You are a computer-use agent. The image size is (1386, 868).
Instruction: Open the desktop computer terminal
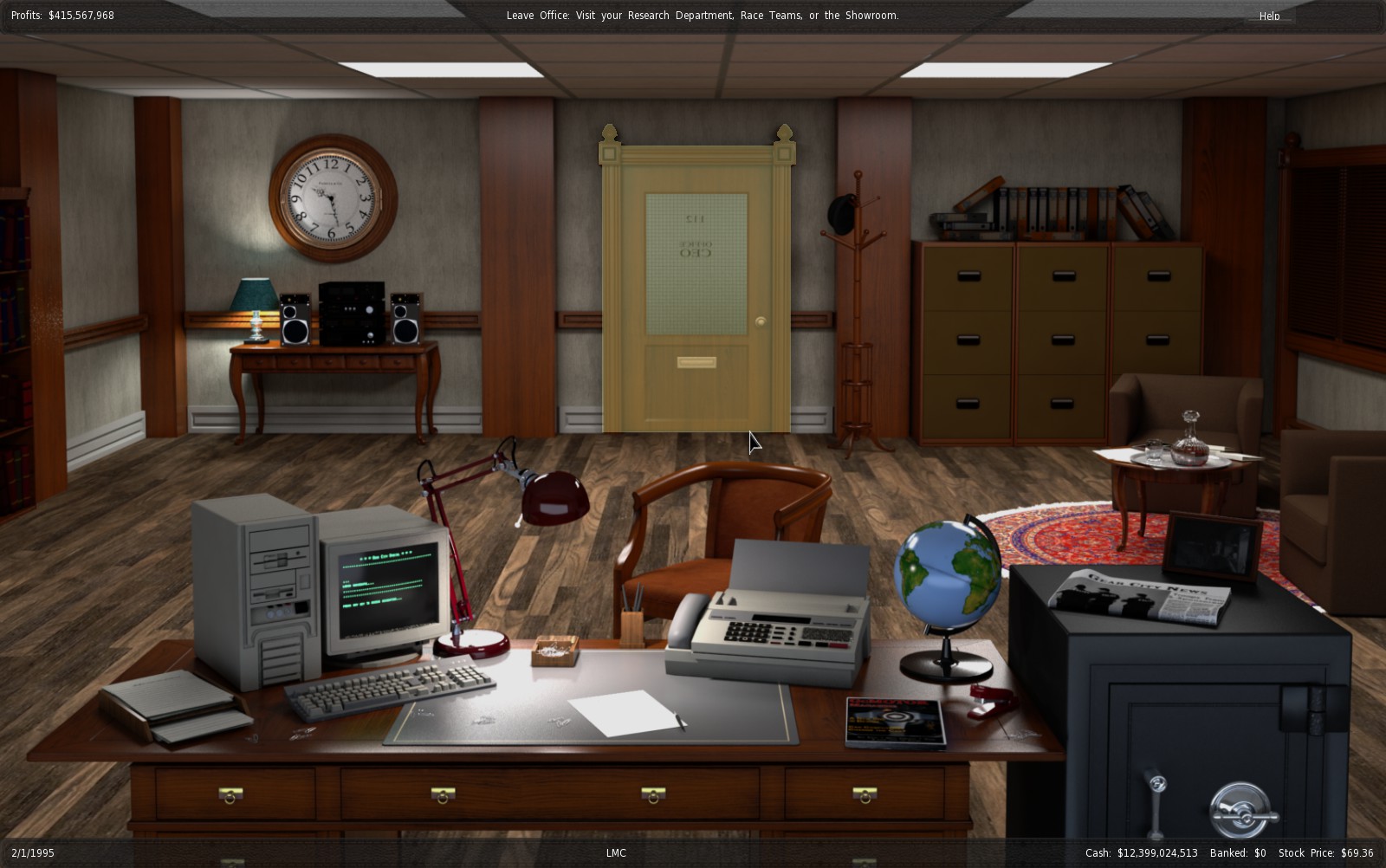(387, 582)
